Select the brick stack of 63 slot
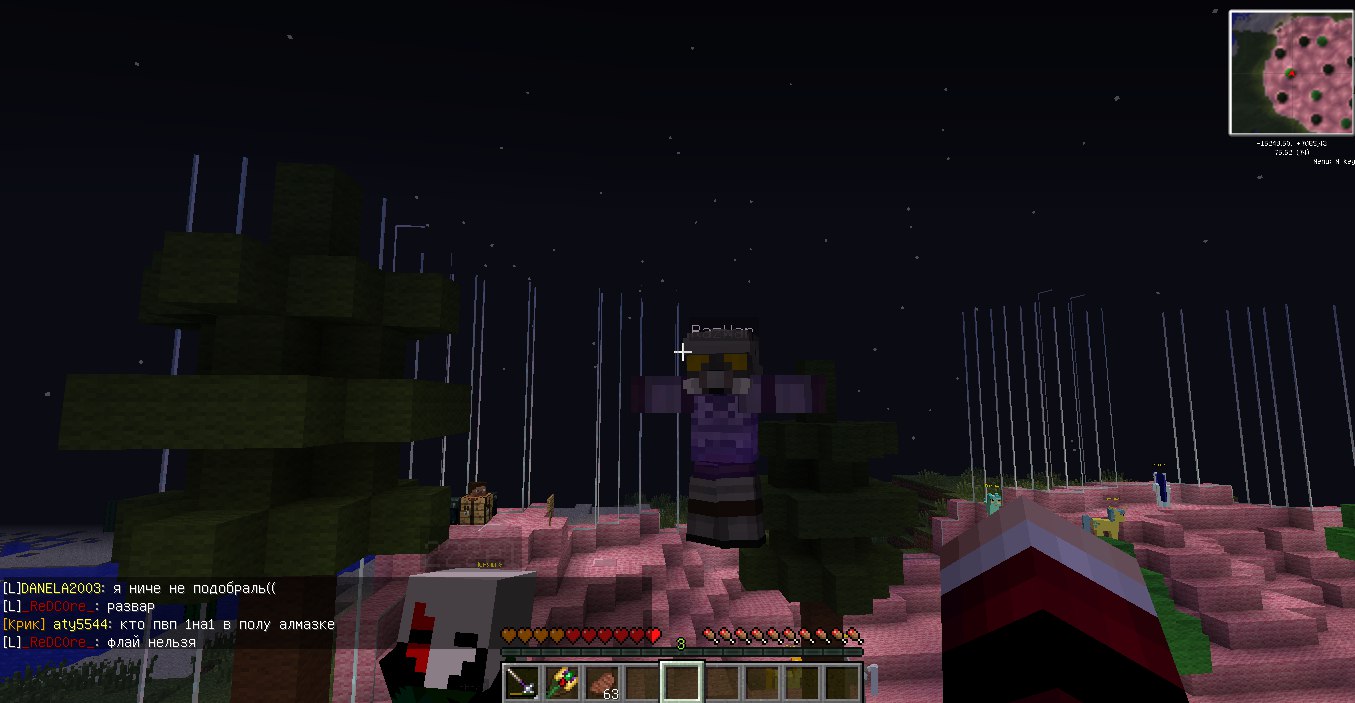The height and width of the screenshot is (703, 1355). coord(602,682)
